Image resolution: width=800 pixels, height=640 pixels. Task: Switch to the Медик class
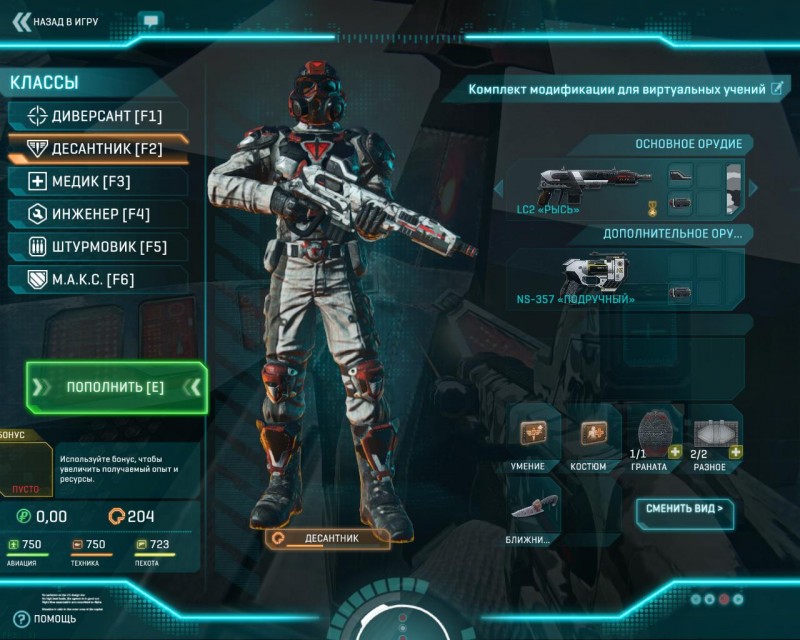[96, 182]
